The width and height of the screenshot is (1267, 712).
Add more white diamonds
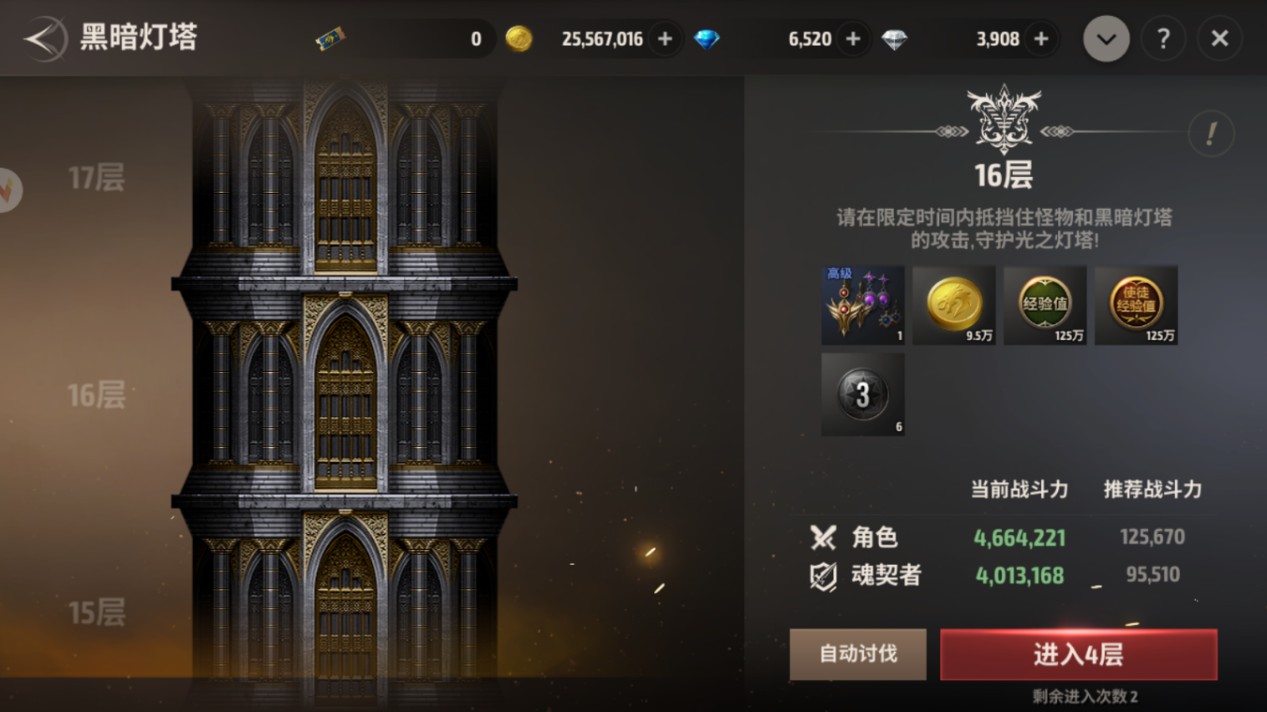click(x=1041, y=39)
